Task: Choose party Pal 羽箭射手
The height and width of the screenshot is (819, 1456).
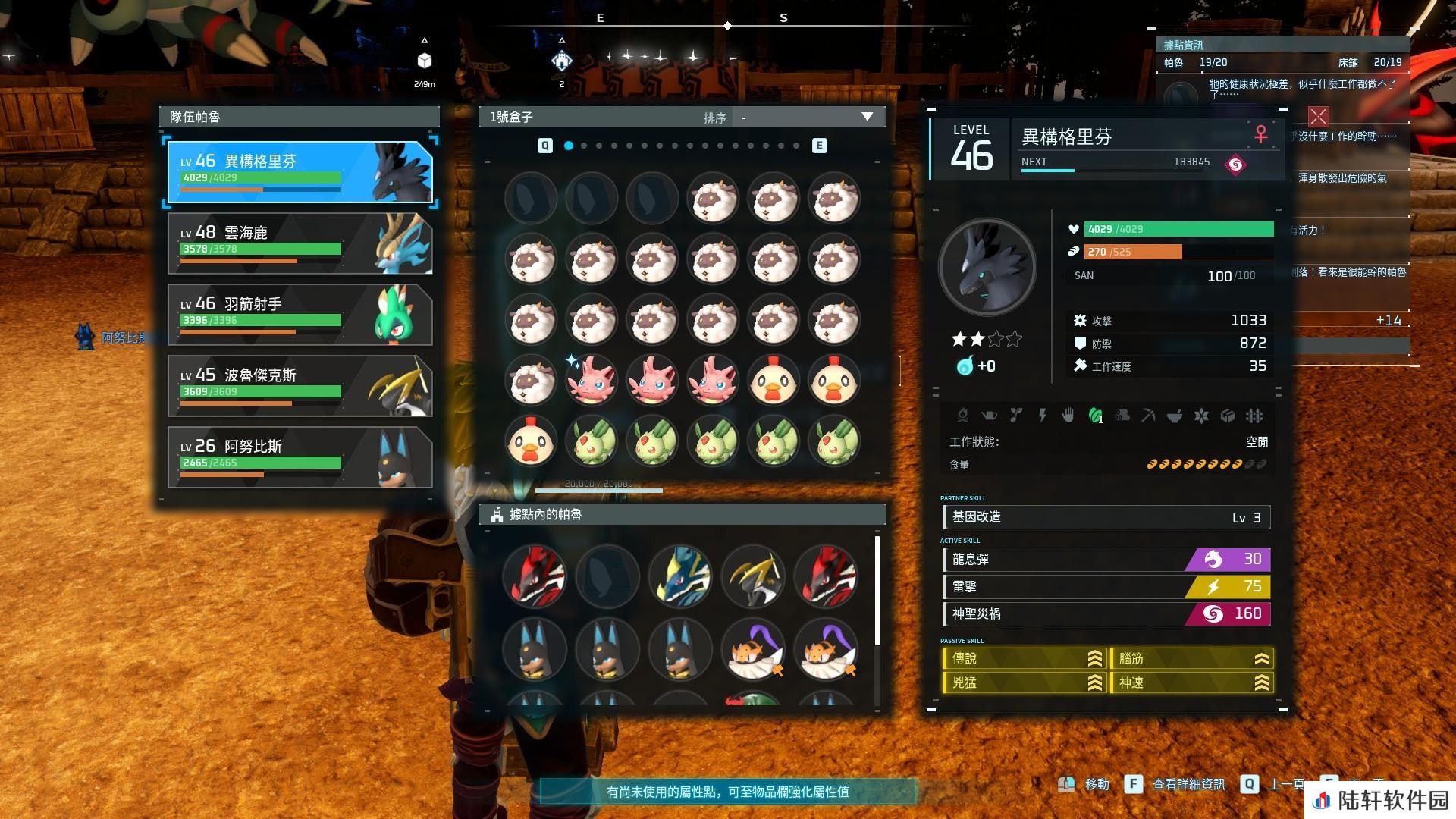Action: 300,315
